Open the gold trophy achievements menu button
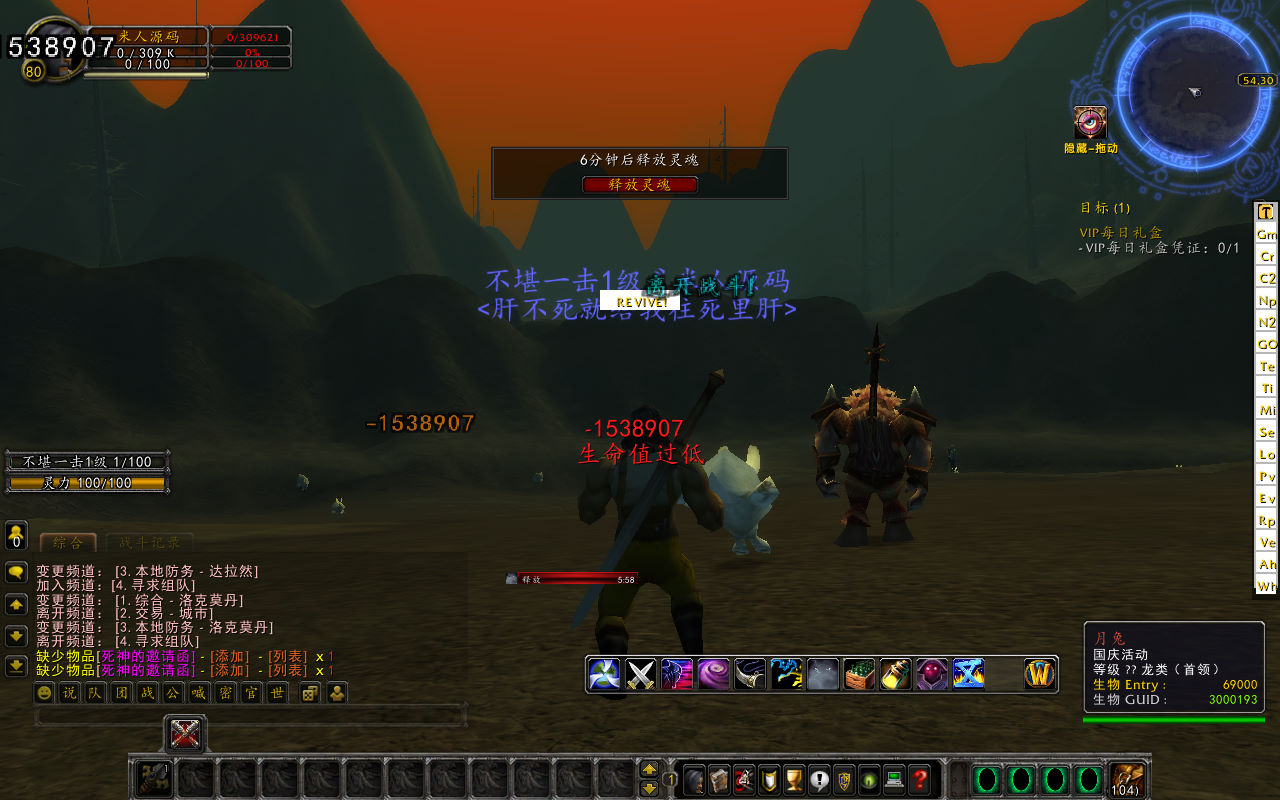Screen dimensions: 1280x800 tap(794, 779)
